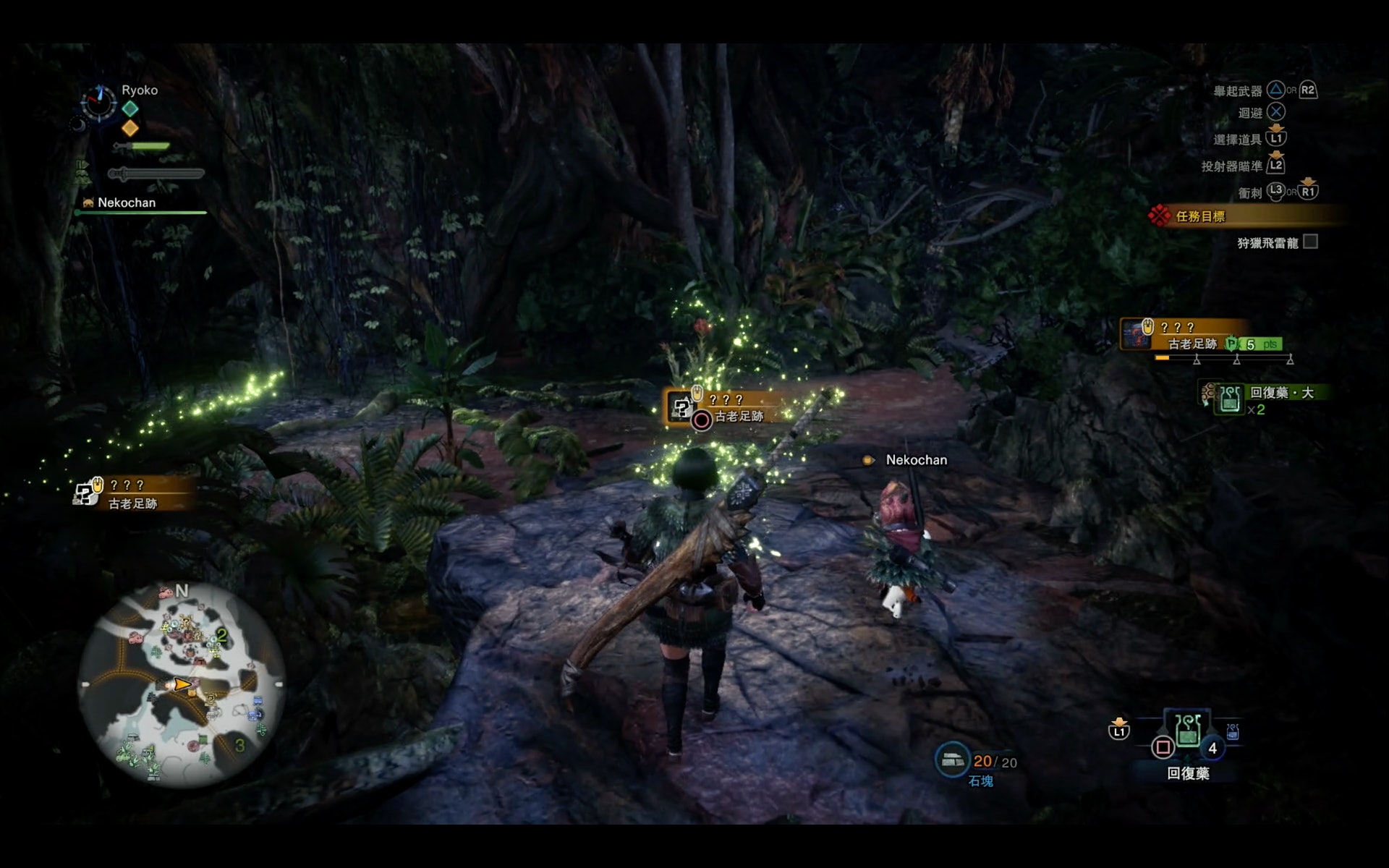Select the 回復藥 potion item slot
Viewport: 1389px width, 868px height.
(1187, 732)
